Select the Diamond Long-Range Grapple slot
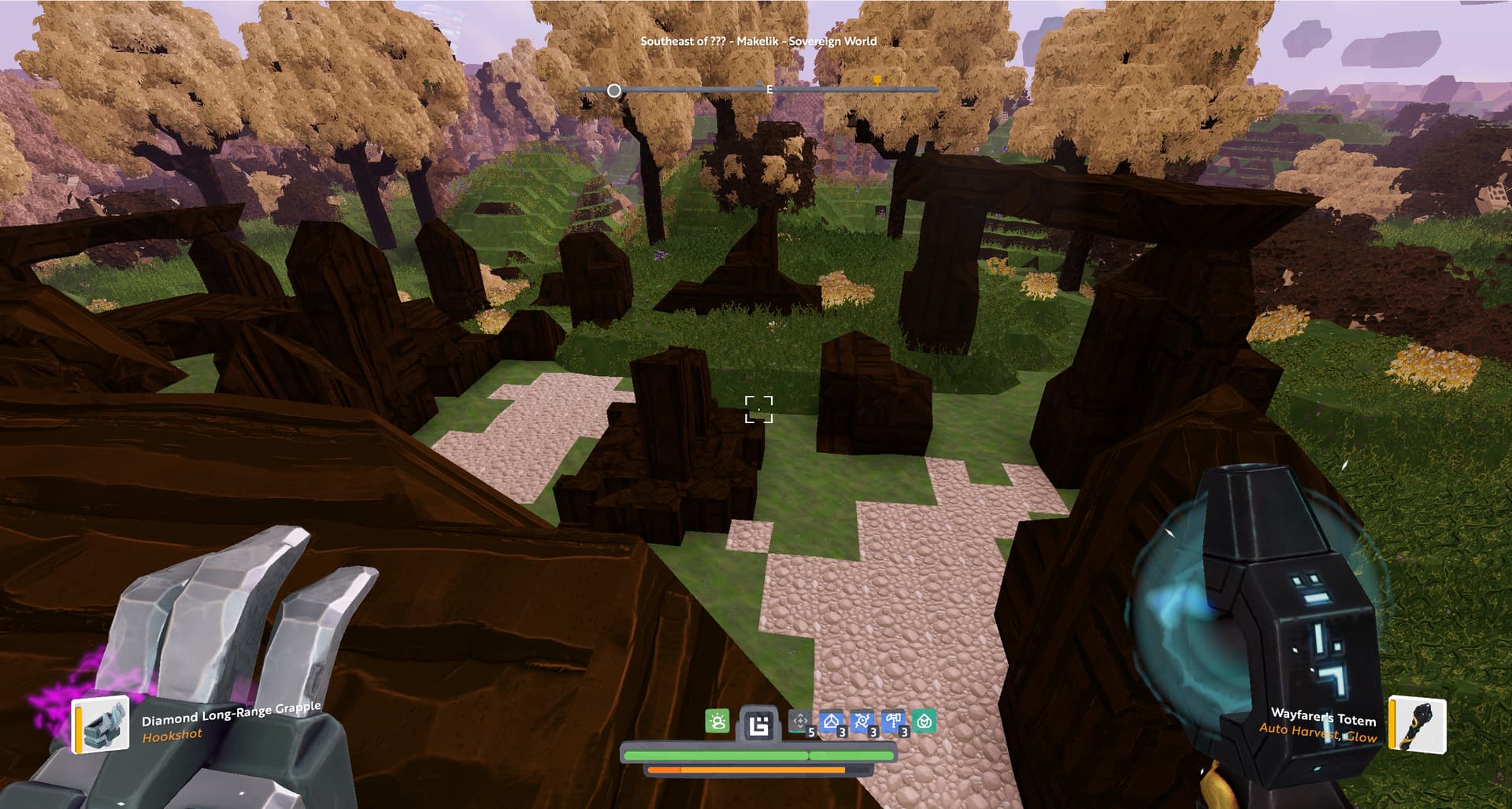Image resolution: width=1512 pixels, height=809 pixels. 102,725
